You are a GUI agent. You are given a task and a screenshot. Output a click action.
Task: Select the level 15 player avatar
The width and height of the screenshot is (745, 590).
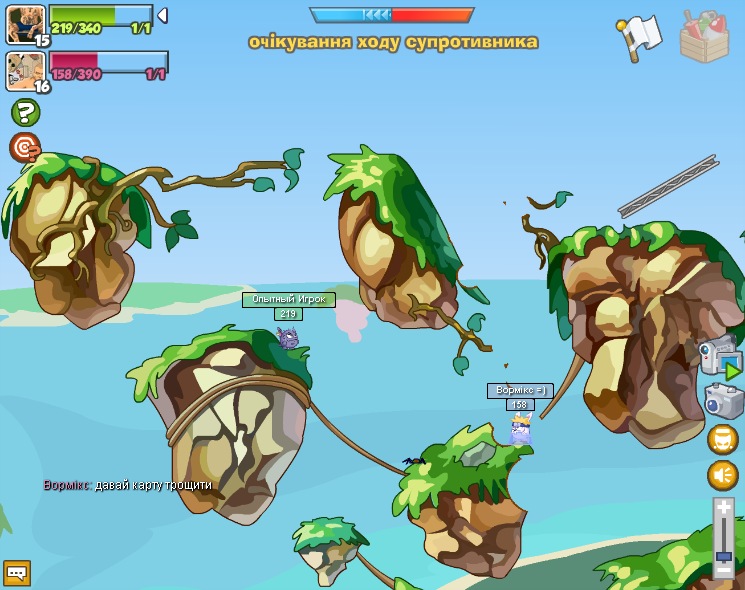(25, 23)
